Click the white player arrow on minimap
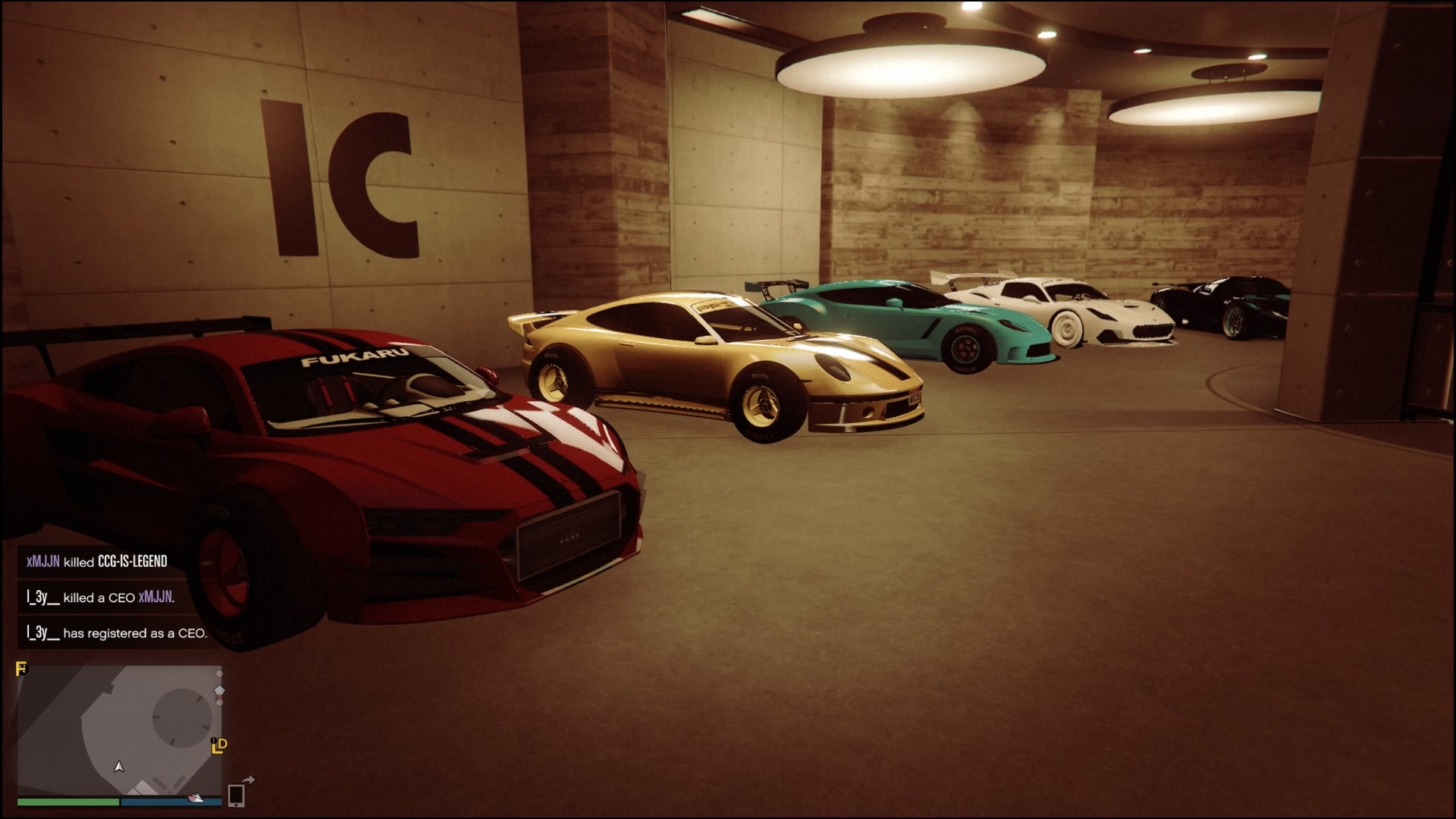The width and height of the screenshot is (1456, 819). (119, 767)
